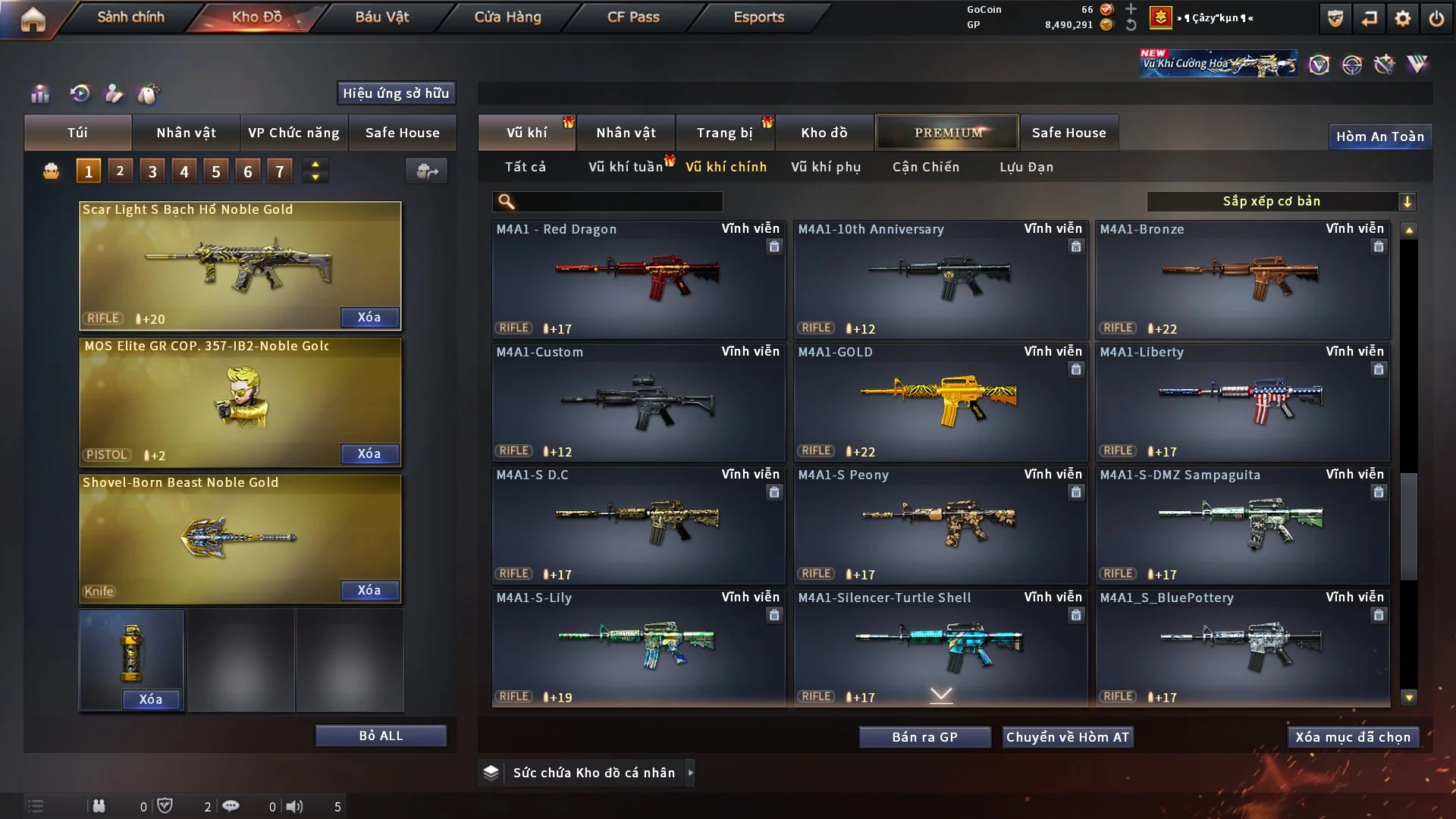Open the Hòm An Toàn safe box
Screen dimensions: 1456x819
tap(1379, 136)
